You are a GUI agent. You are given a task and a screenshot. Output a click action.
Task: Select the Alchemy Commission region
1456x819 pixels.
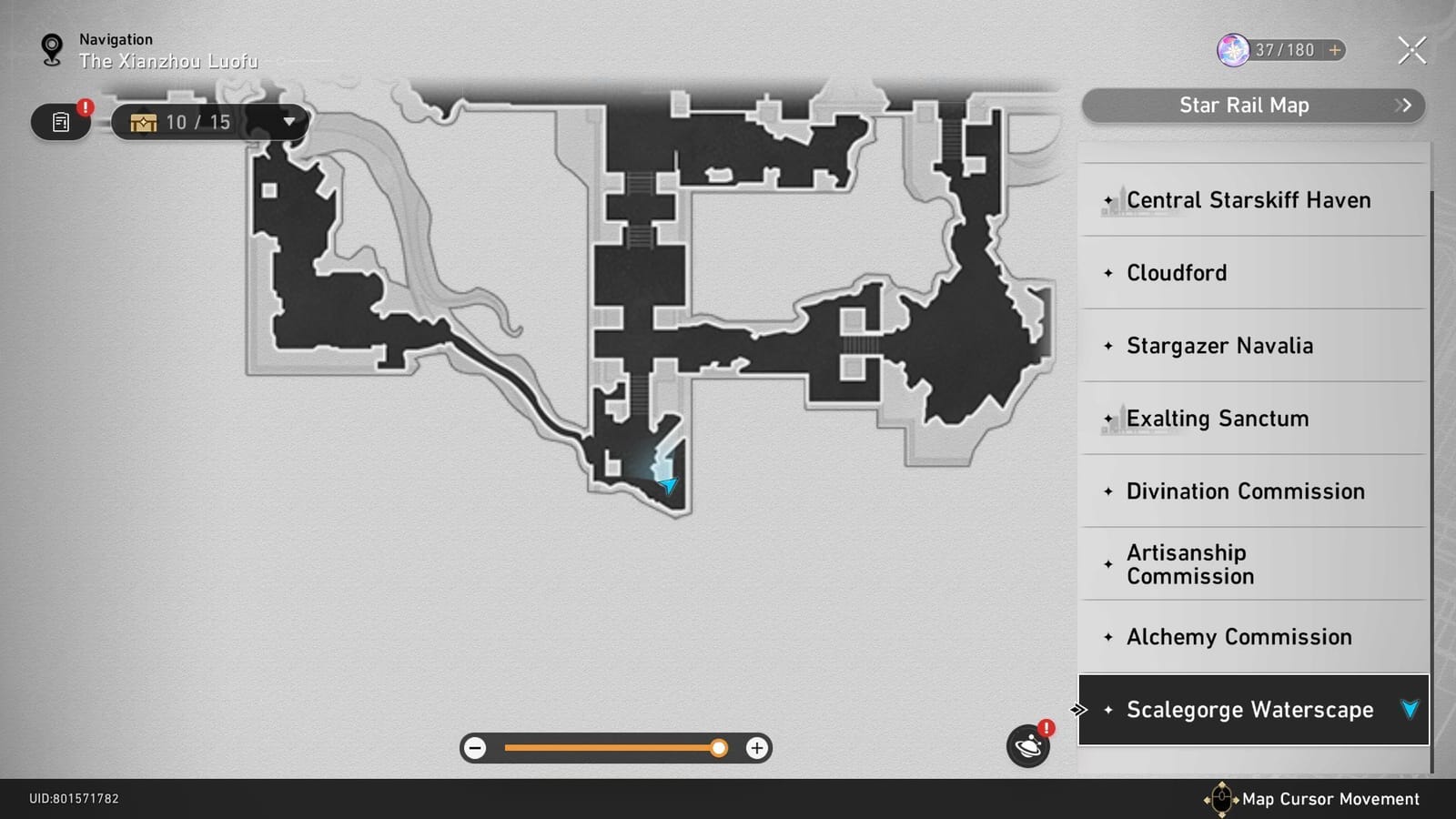[x=1239, y=637]
